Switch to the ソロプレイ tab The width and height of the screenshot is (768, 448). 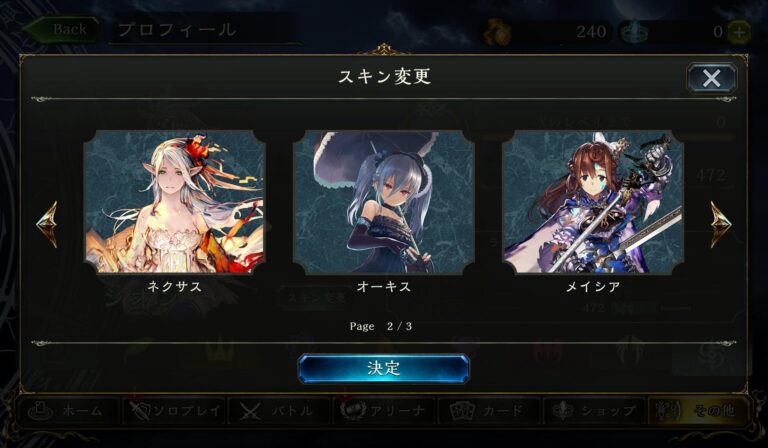click(x=175, y=410)
